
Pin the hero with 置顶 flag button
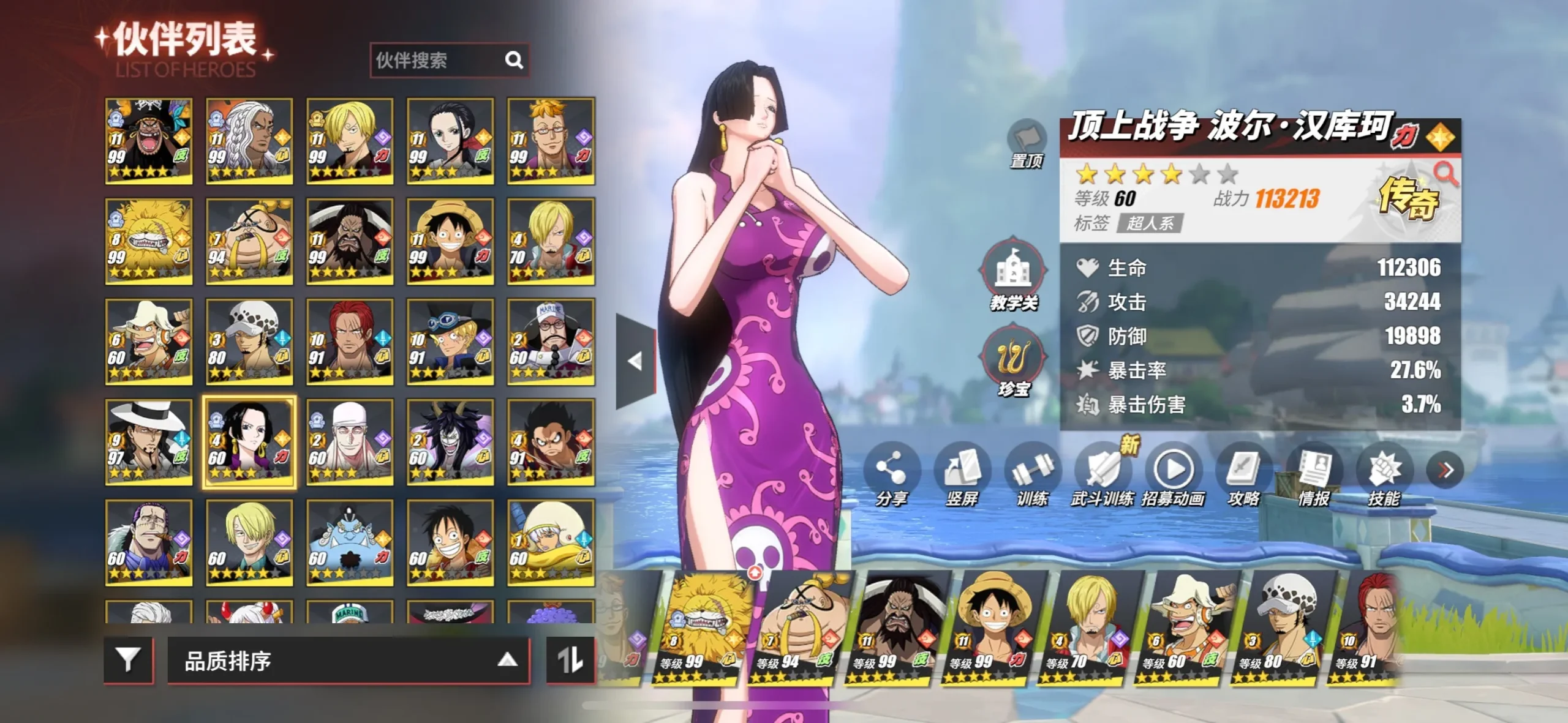click(1027, 143)
